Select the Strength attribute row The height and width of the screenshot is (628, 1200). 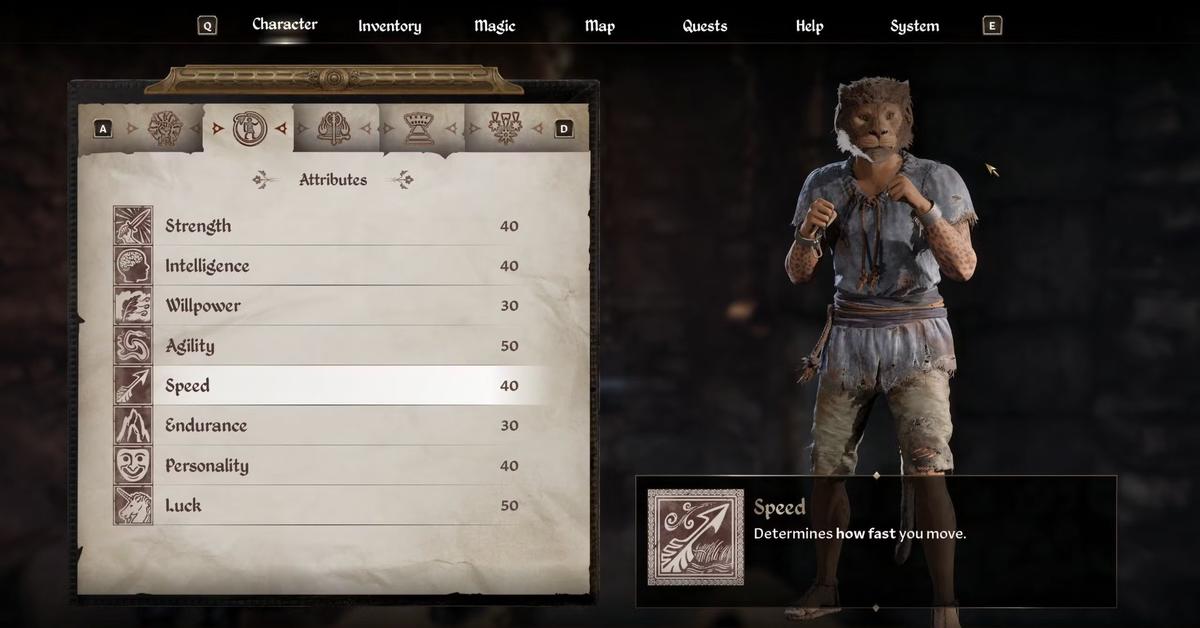[x=330, y=226]
